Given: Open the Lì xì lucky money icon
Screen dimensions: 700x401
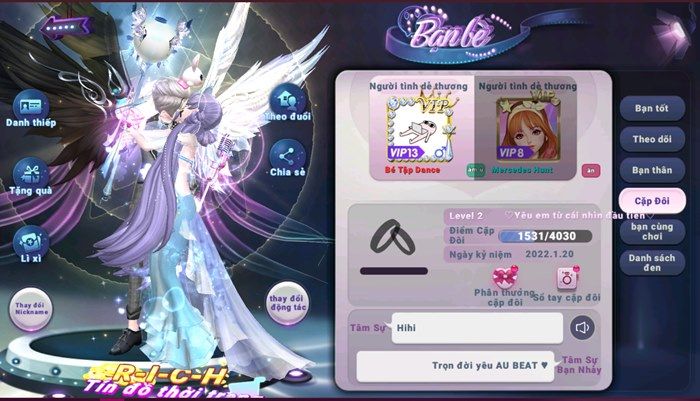Looking at the screenshot, I should click(x=28, y=240).
